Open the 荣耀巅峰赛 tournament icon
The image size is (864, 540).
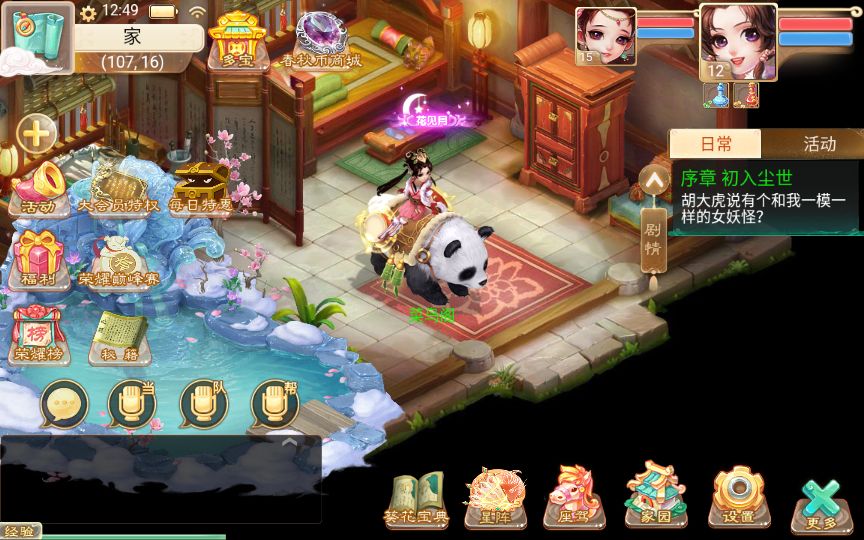[118, 260]
